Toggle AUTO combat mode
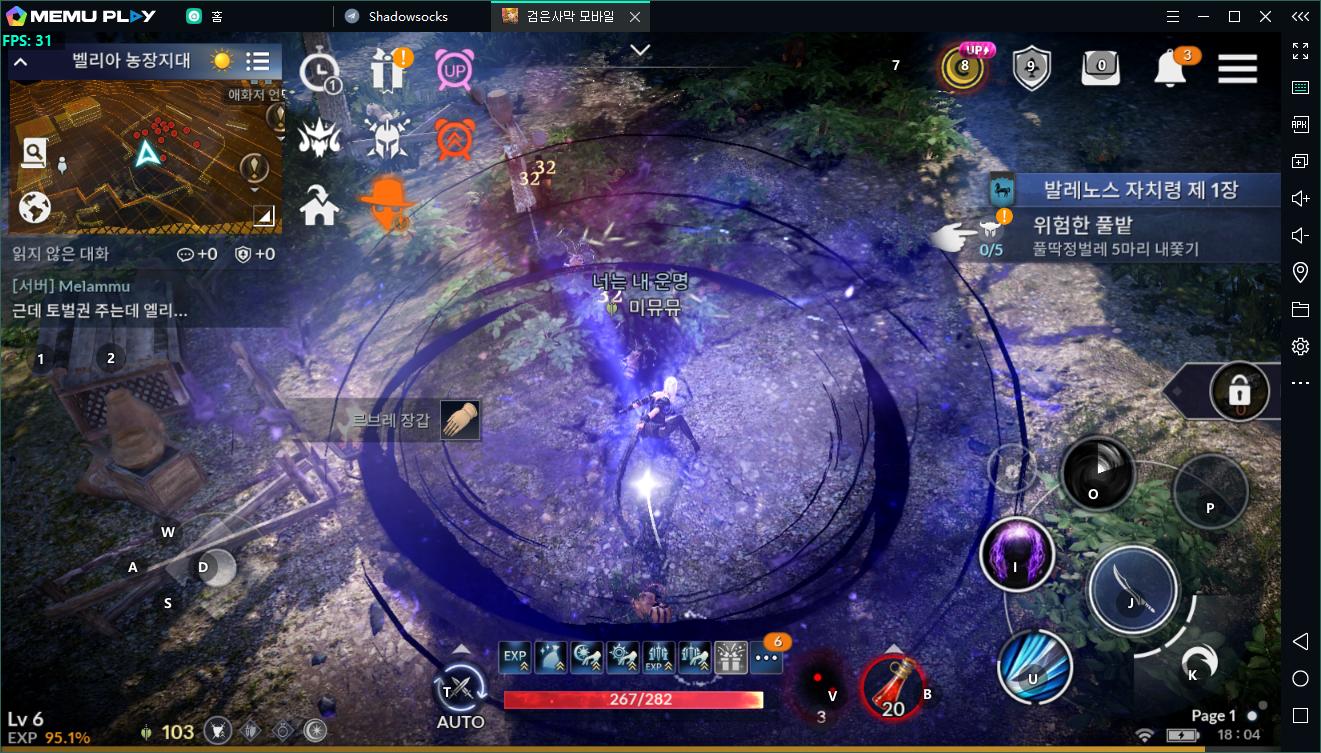 click(x=460, y=688)
